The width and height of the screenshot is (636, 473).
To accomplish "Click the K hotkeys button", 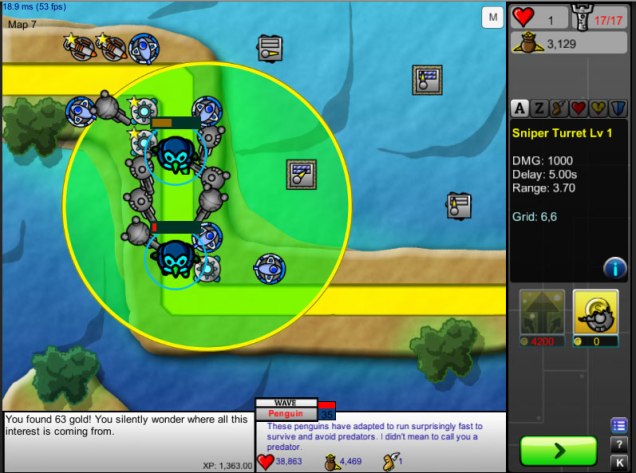I will click(x=619, y=461).
